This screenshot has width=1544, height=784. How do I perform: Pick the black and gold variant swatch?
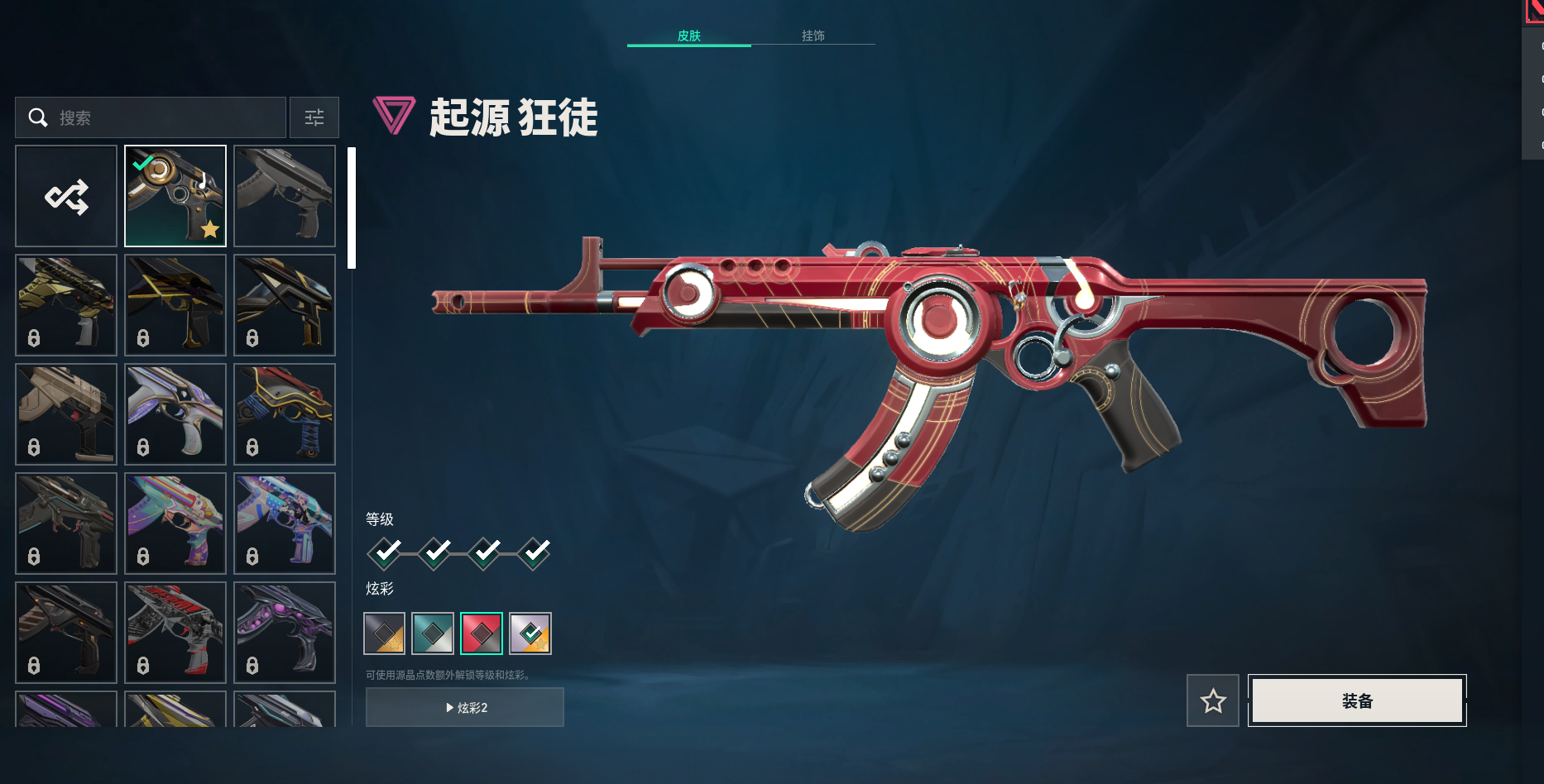pyautogui.click(x=385, y=633)
